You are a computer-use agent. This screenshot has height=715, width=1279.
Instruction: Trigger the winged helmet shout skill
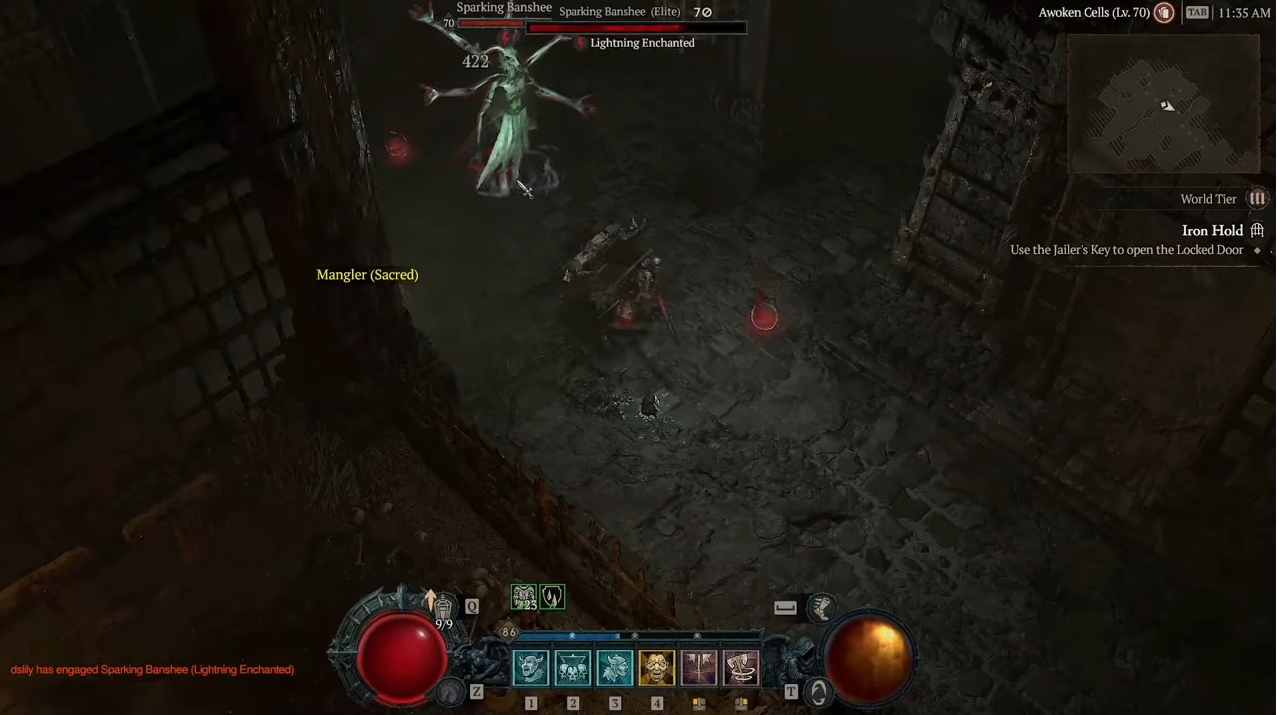click(615, 668)
